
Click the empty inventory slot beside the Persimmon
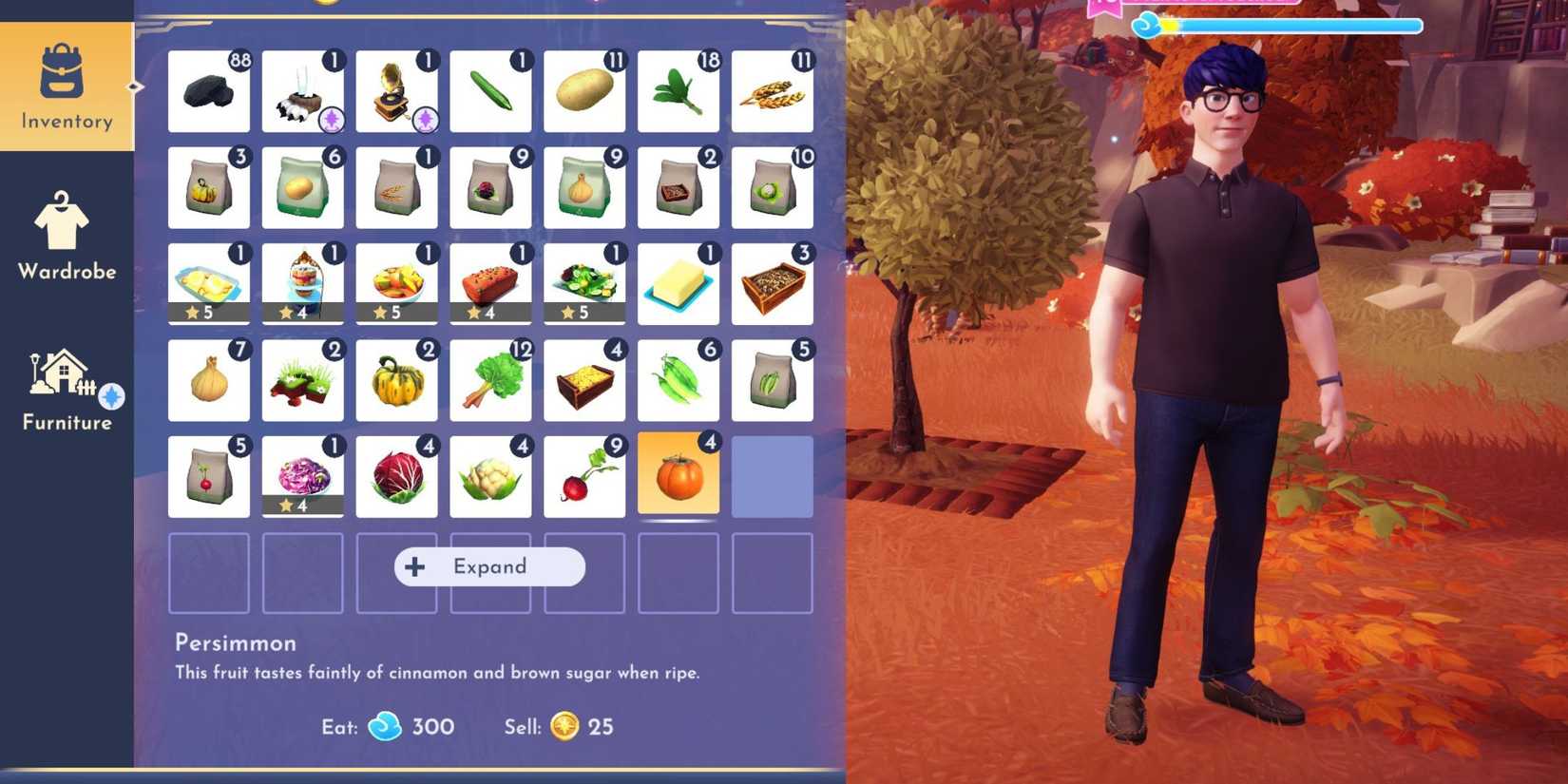pyautogui.click(x=773, y=476)
